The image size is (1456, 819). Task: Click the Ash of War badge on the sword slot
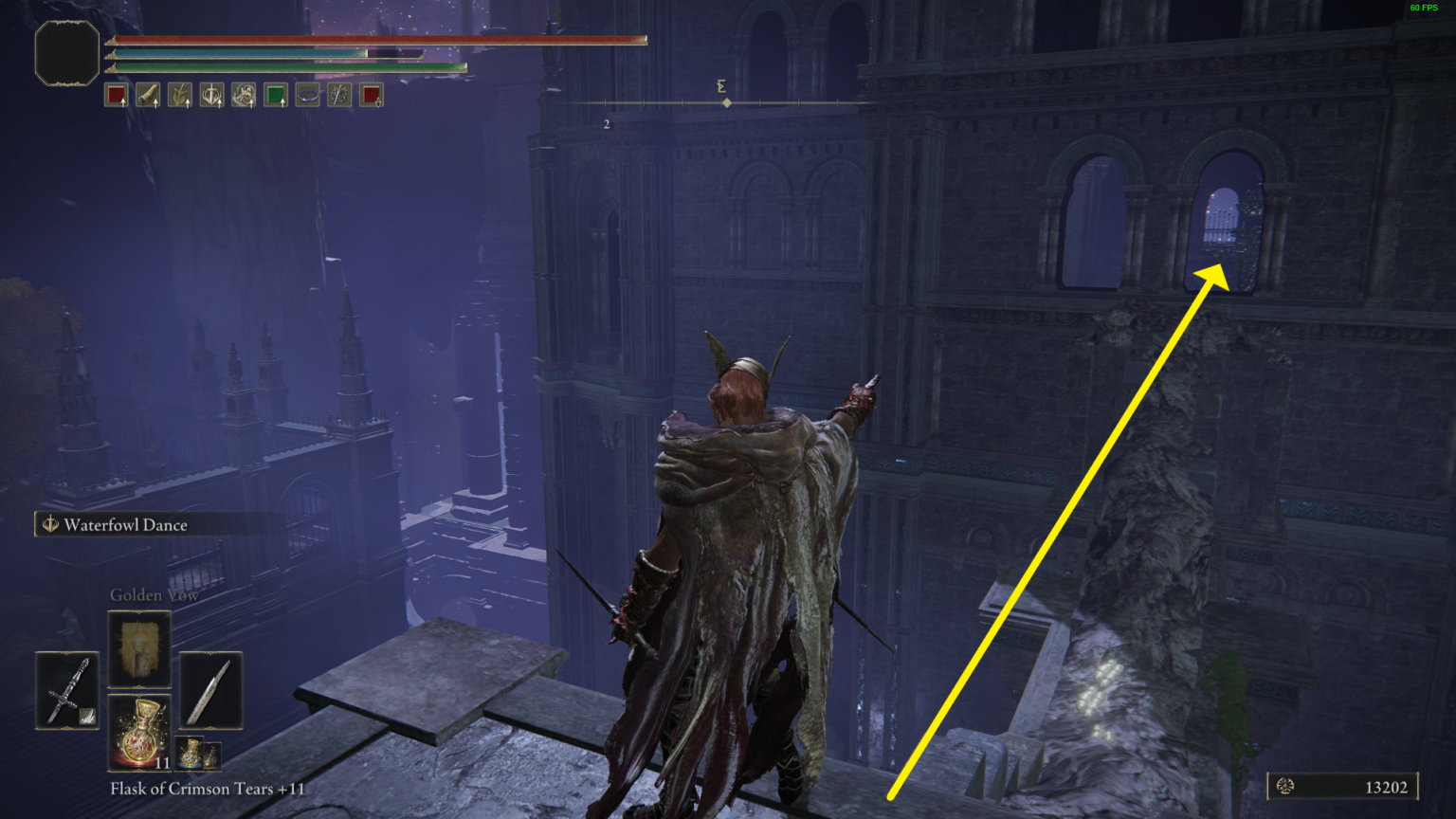click(87, 715)
